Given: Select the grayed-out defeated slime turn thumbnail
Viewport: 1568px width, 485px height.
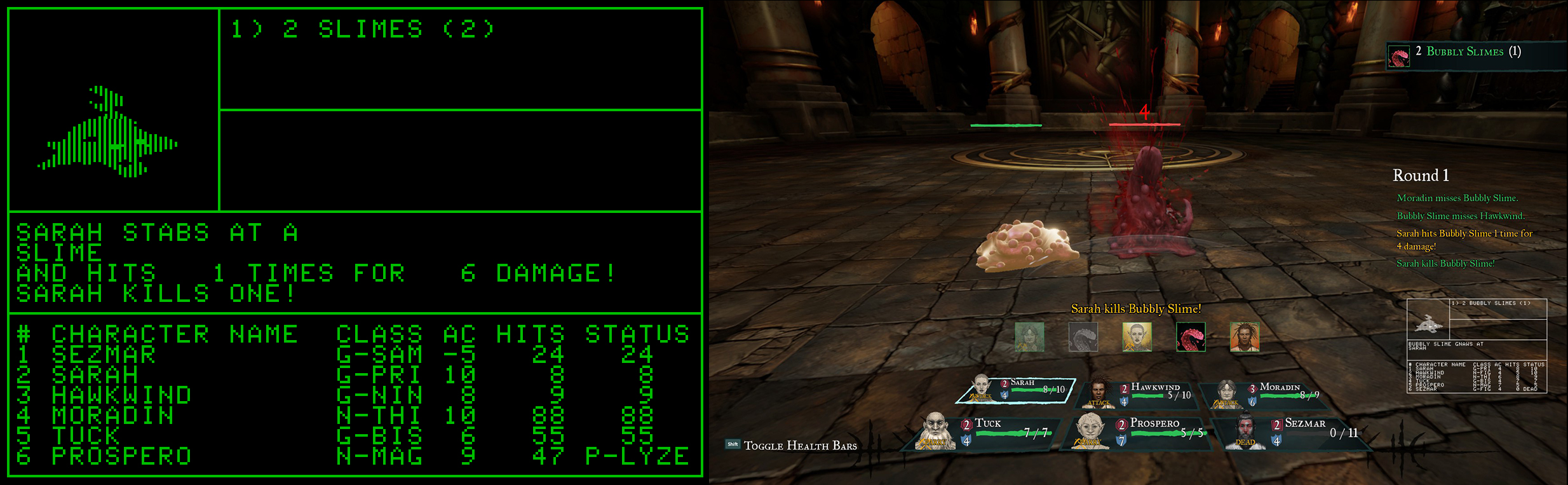Looking at the screenshot, I should click(1084, 337).
